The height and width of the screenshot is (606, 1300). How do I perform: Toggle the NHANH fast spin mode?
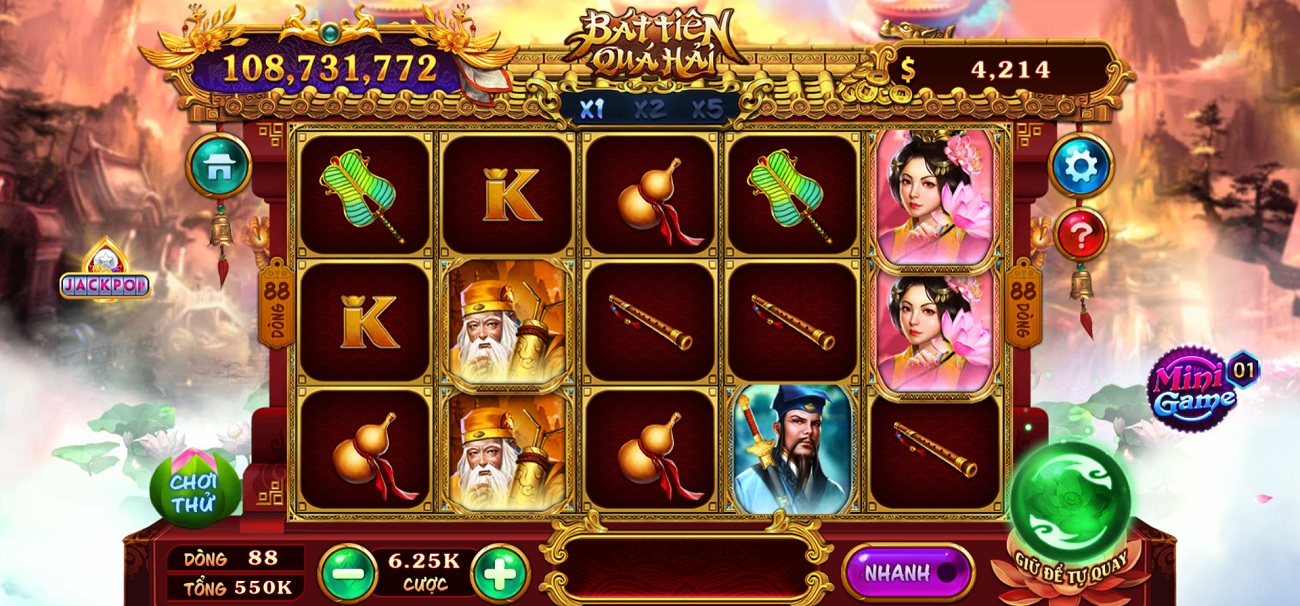coord(908,573)
